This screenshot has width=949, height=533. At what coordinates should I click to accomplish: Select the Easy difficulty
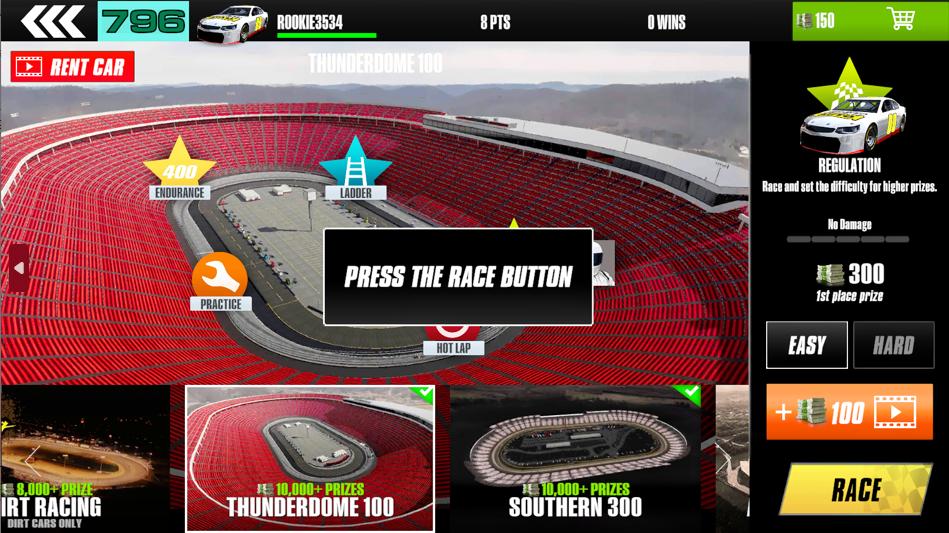pyautogui.click(x=806, y=346)
